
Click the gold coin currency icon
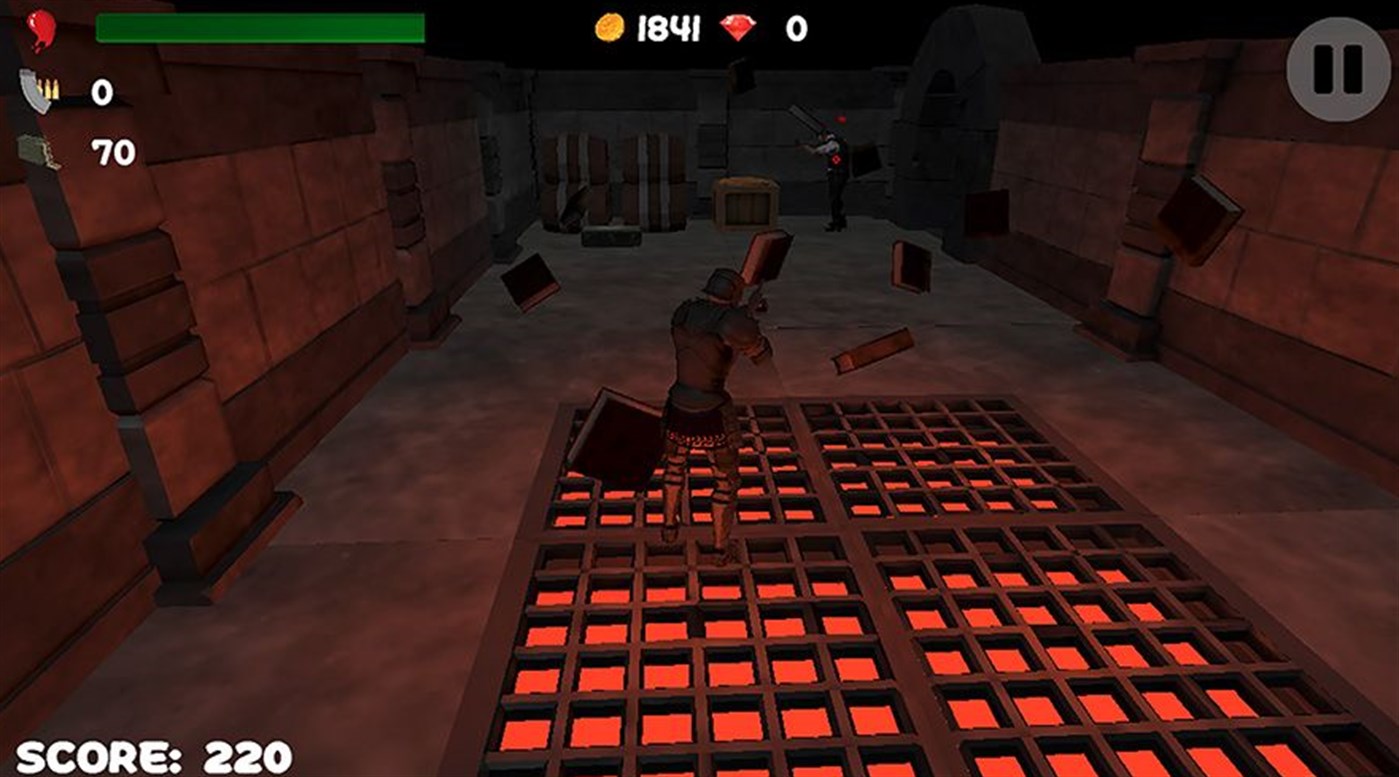[x=612, y=30]
